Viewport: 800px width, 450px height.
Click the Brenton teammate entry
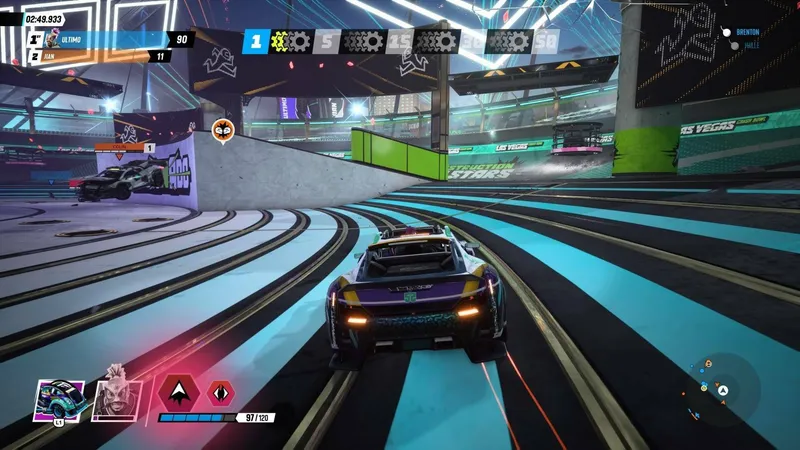747,32
